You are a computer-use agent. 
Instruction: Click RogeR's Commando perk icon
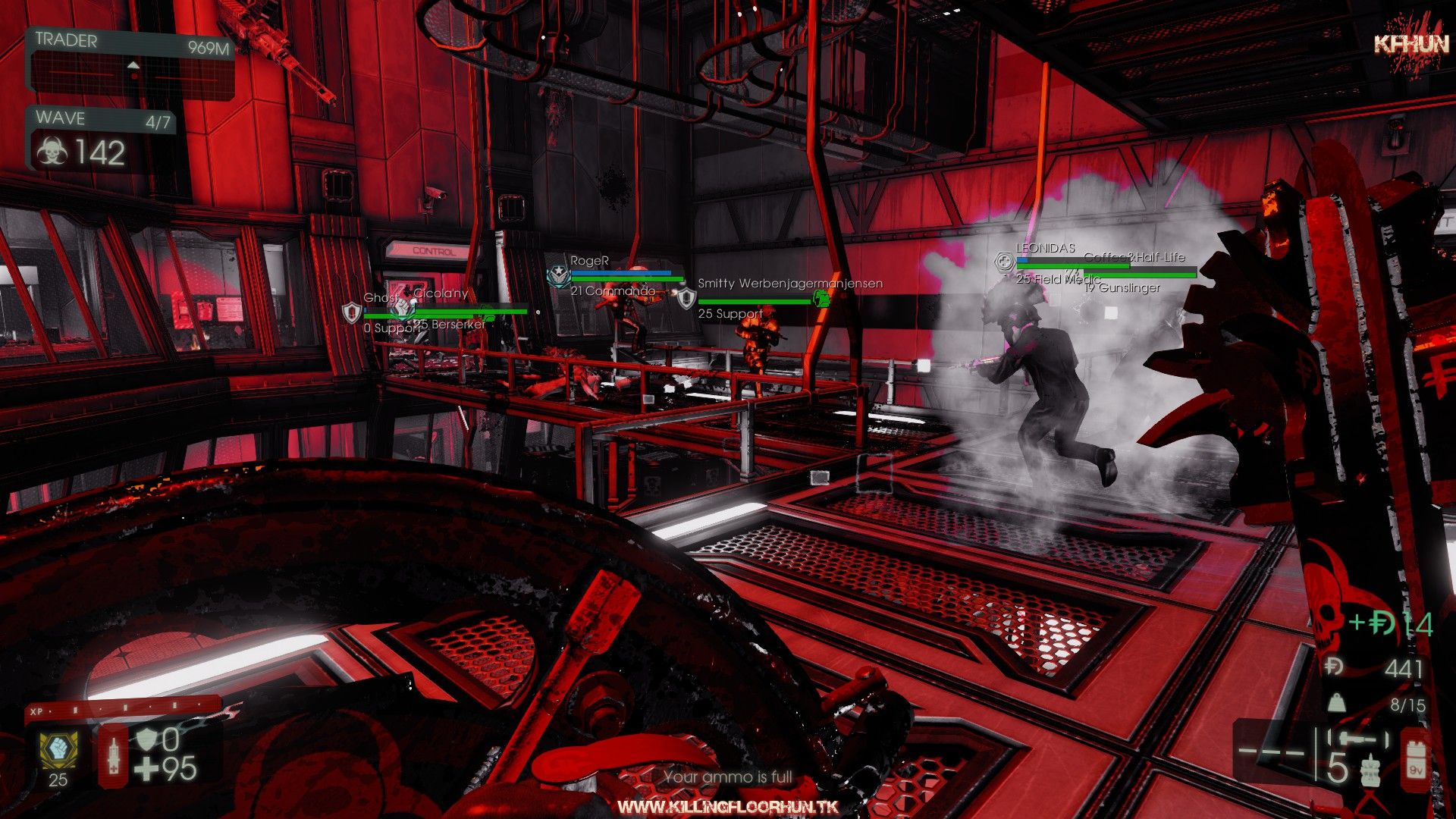560,277
